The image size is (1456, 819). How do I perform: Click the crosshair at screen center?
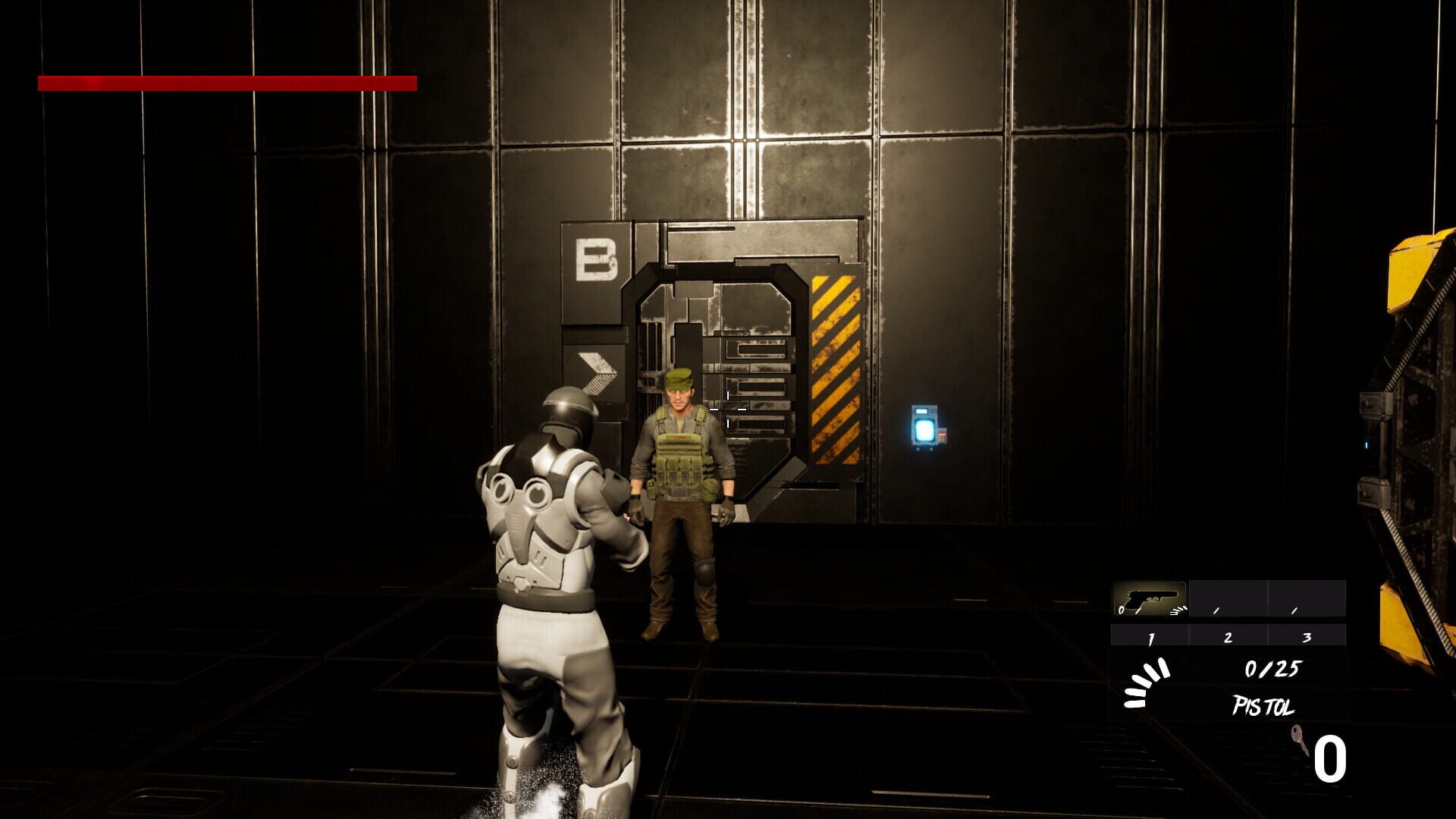[x=728, y=409]
